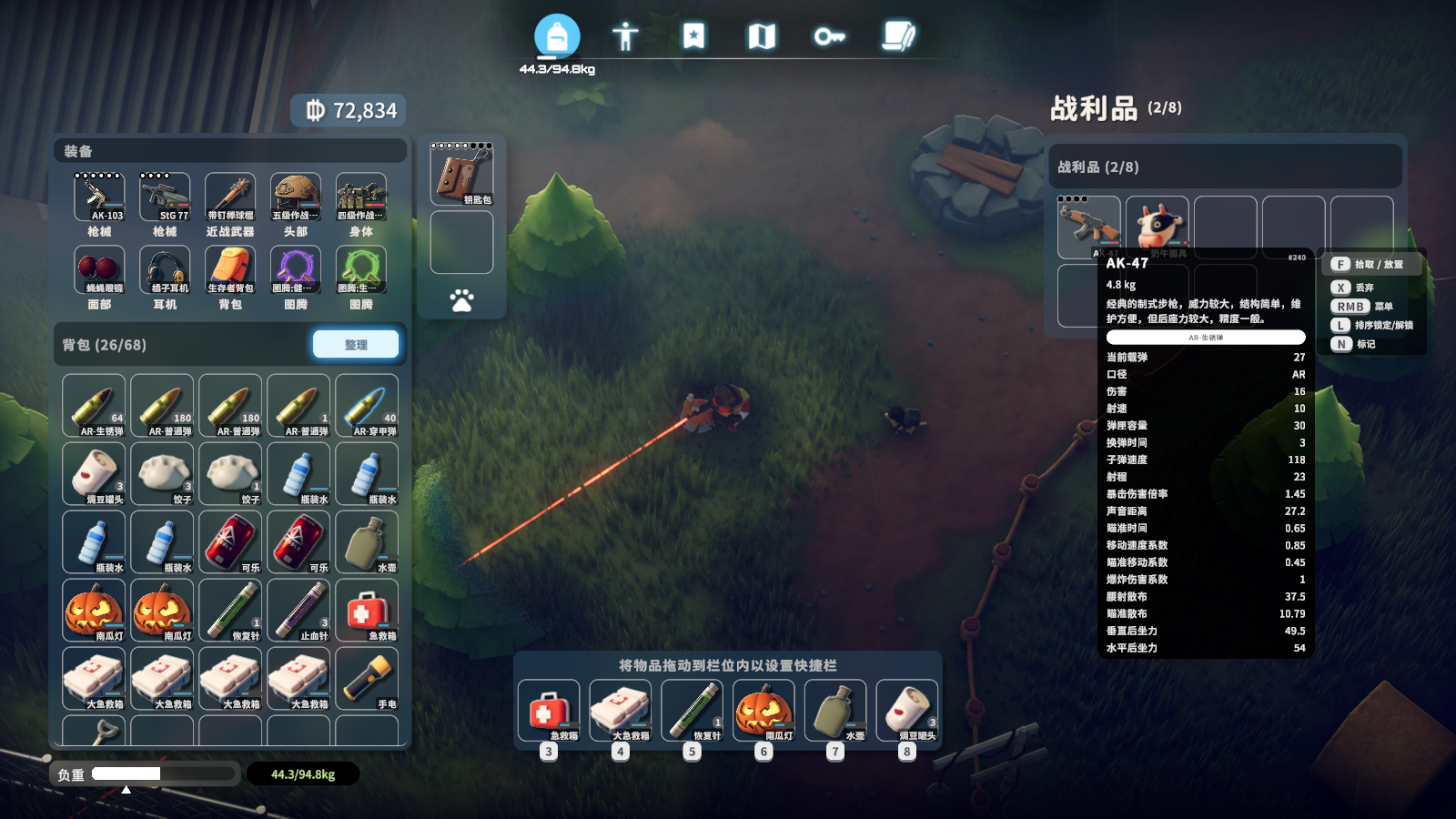Take the cow toy from the loot
1456x819 pixels.
pos(1158,225)
